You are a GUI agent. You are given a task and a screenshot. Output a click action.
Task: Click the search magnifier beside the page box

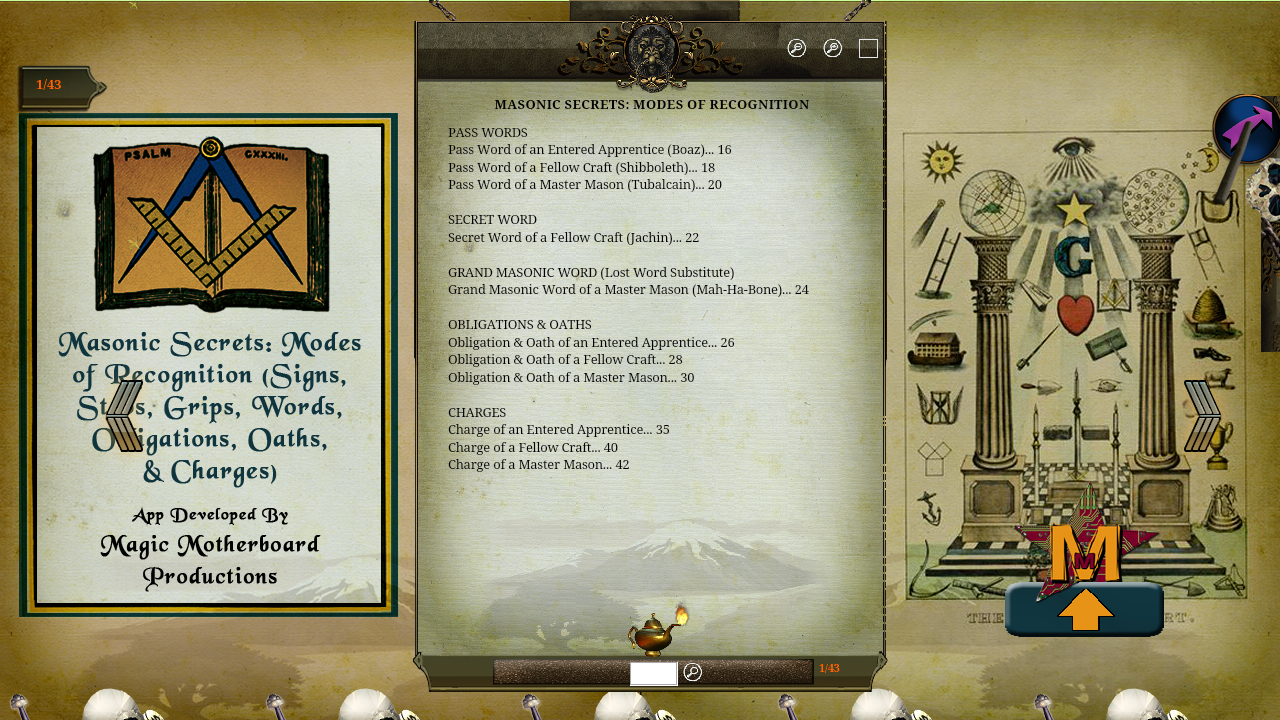click(x=693, y=673)
